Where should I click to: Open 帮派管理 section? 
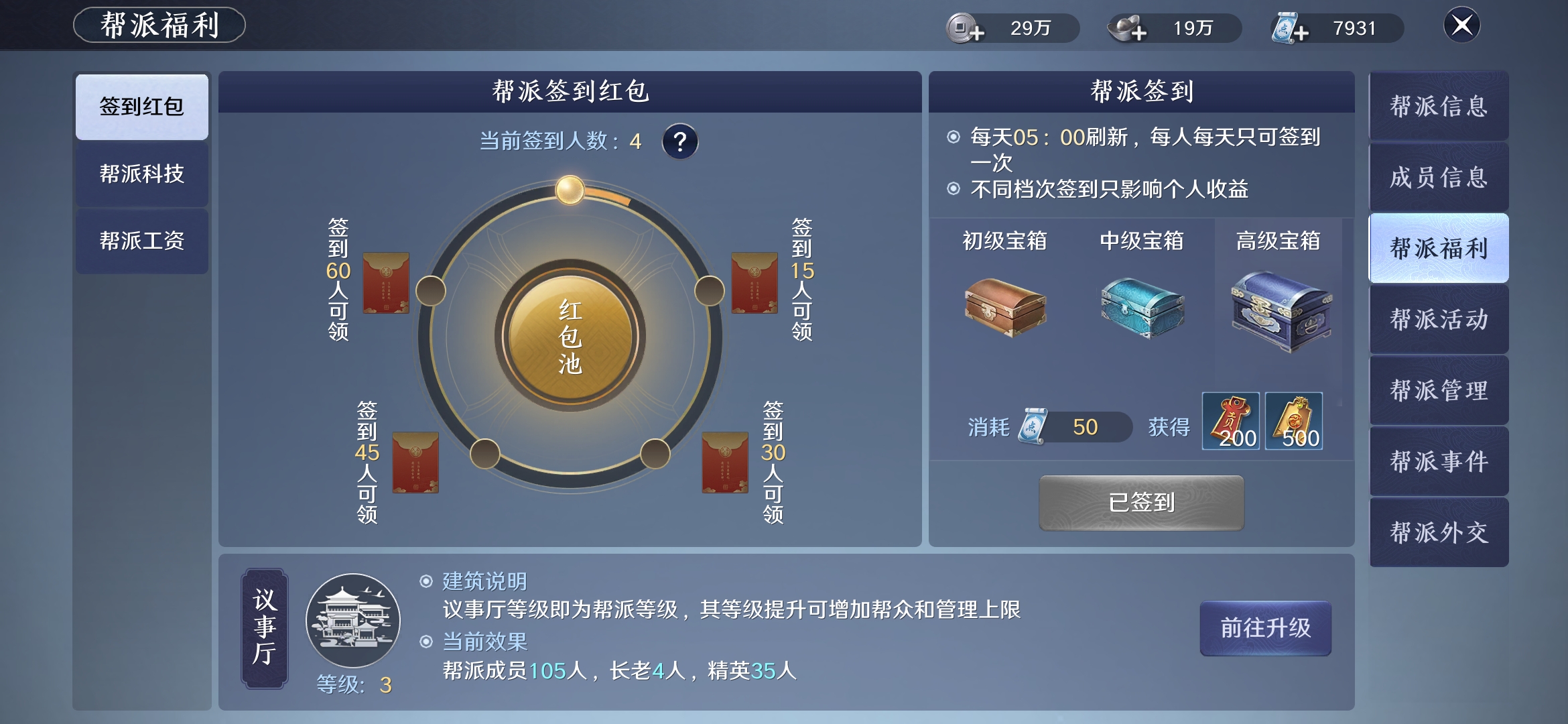coord(1439,391)
